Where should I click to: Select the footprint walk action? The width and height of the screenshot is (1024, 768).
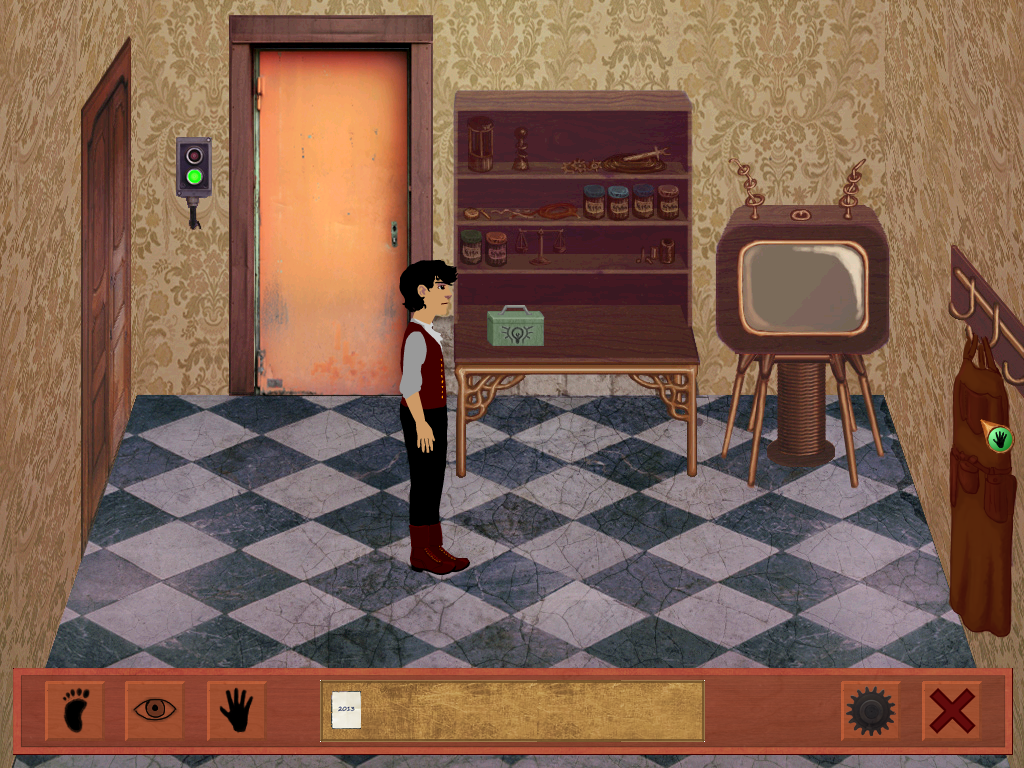[x=74, y=711]
